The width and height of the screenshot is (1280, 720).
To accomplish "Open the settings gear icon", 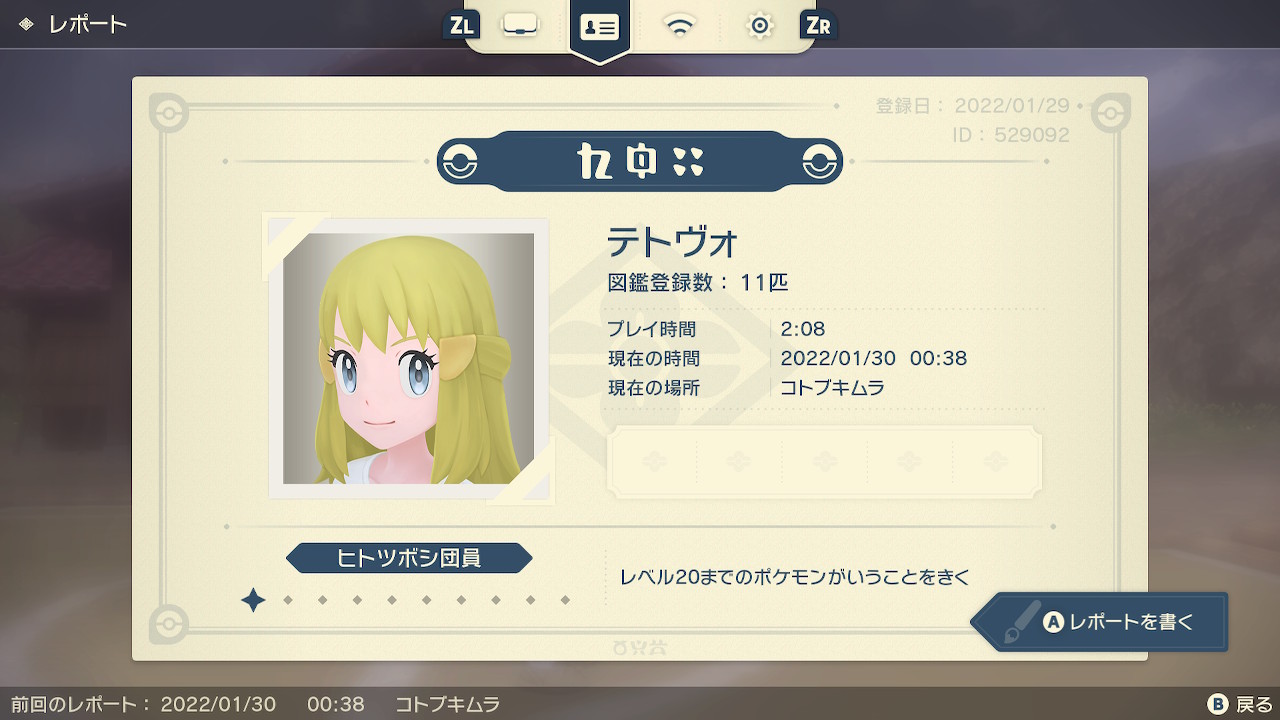I will (x=759, y=27).
